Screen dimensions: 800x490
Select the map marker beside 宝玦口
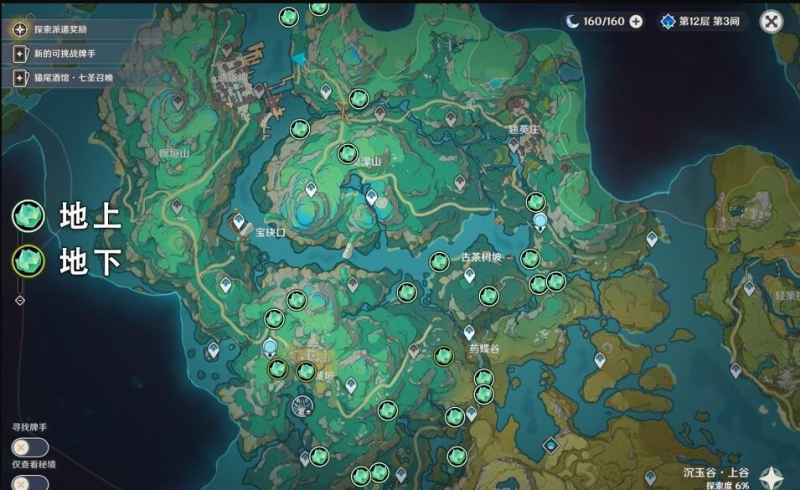[x=240, y=224]
